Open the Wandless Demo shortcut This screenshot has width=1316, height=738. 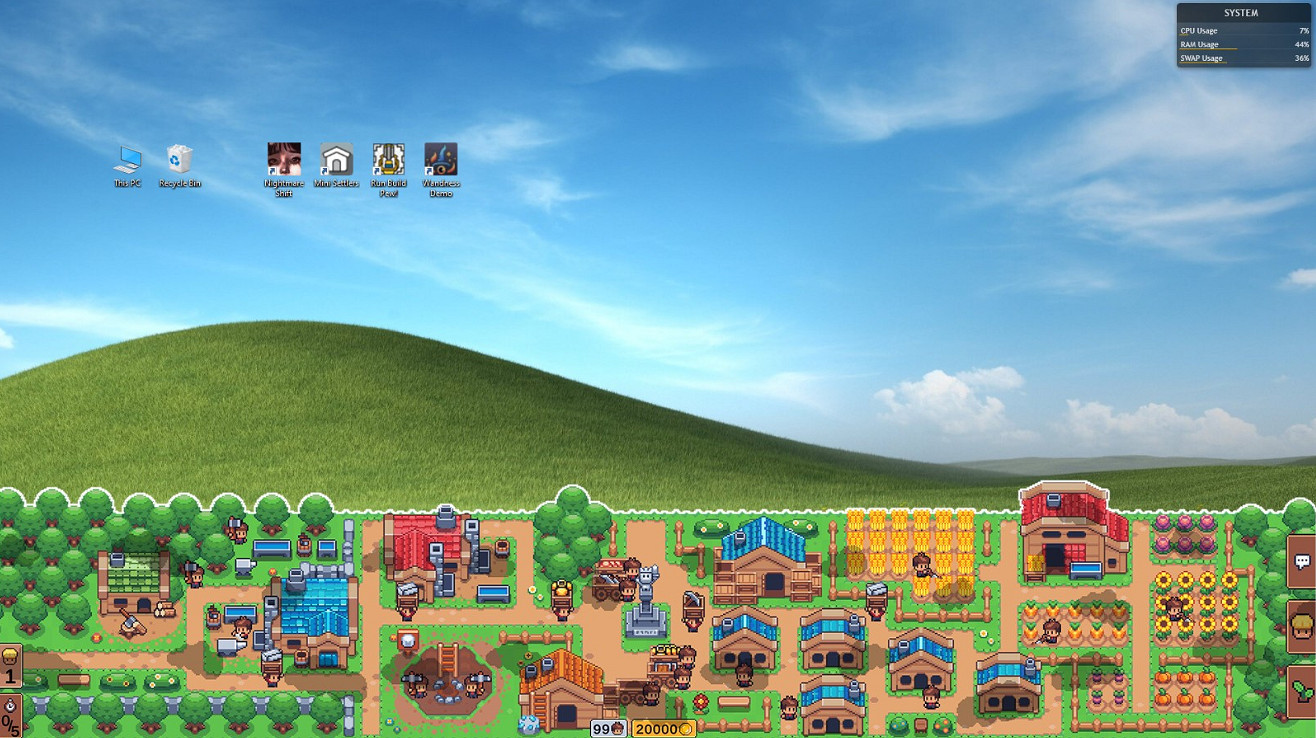tap(441, 160)
